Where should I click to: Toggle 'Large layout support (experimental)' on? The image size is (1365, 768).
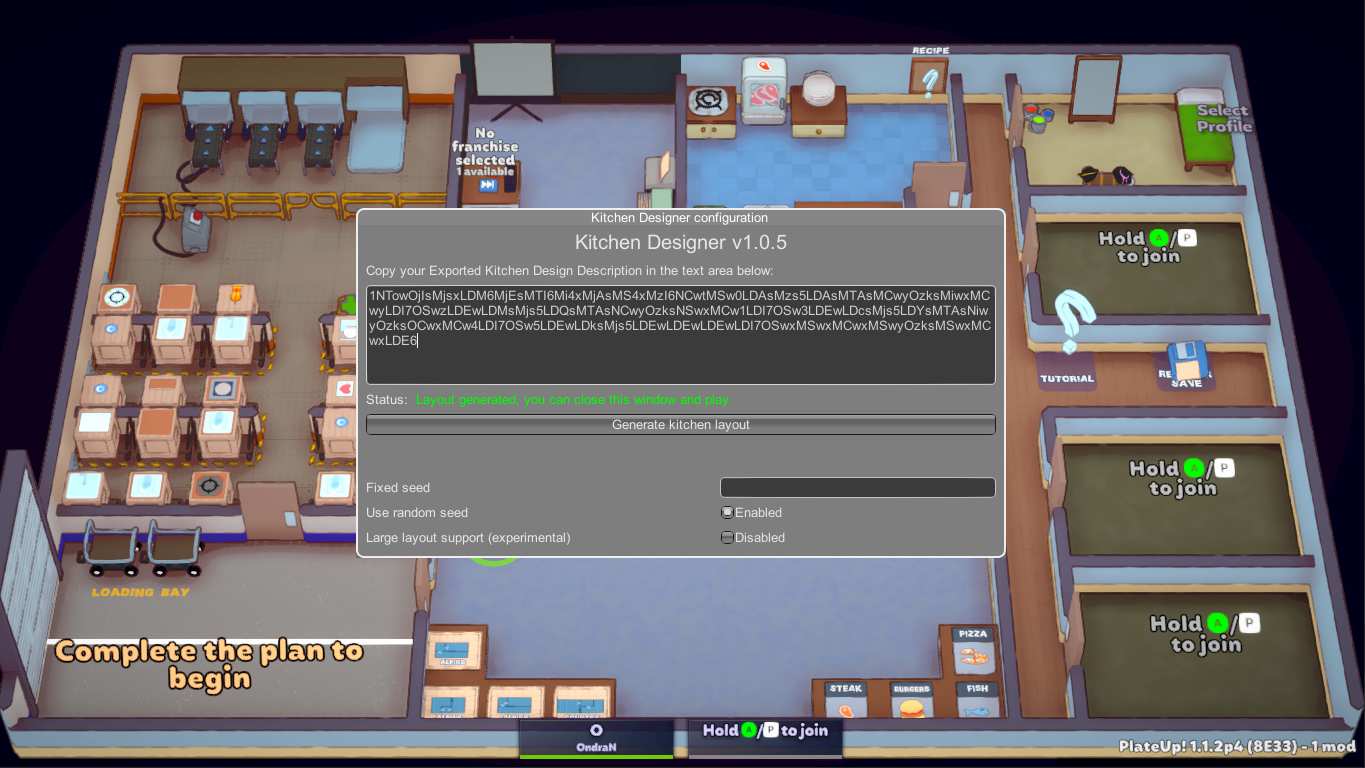(x=727, y=537)
